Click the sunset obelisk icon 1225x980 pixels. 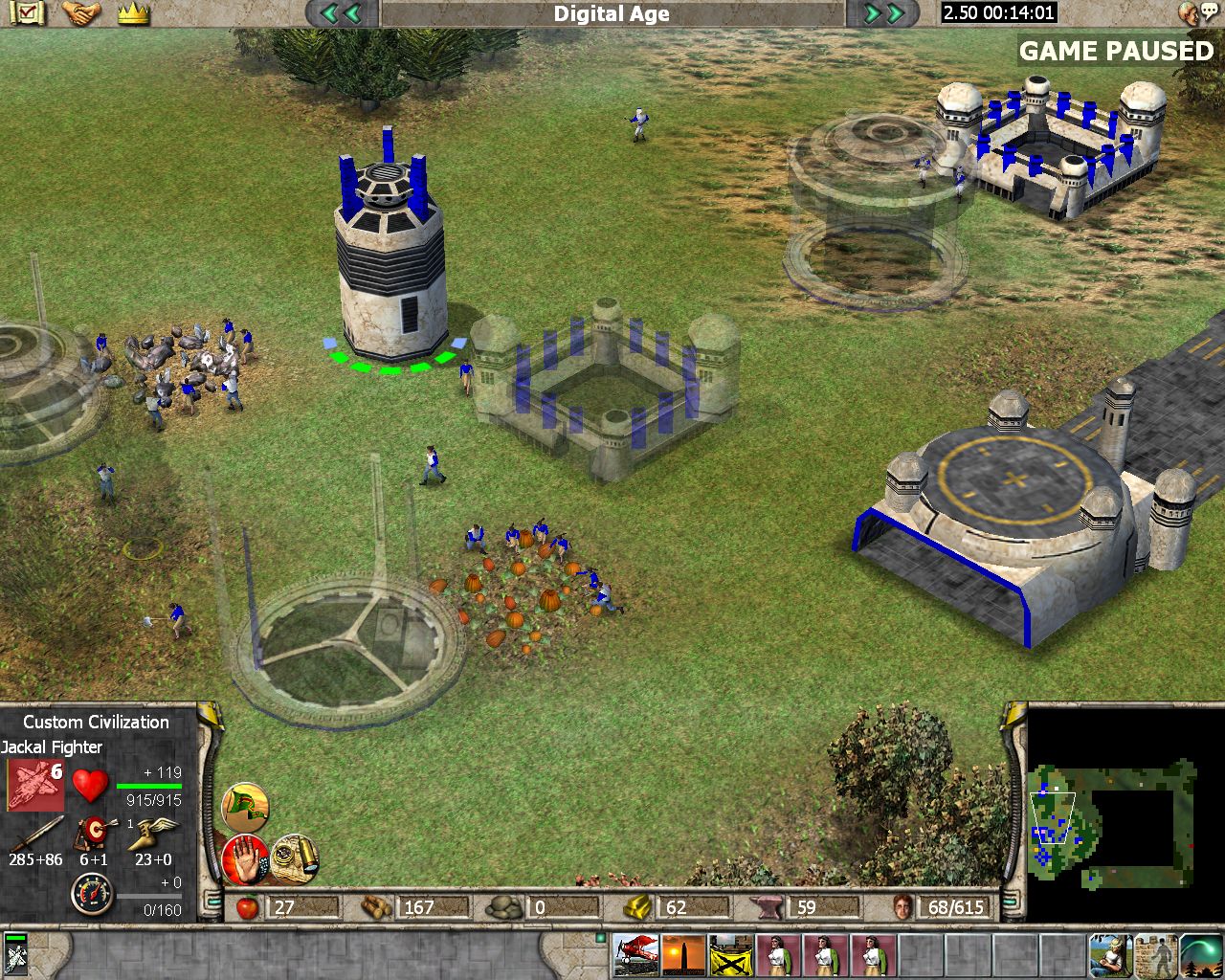click(x=683, y=954)
